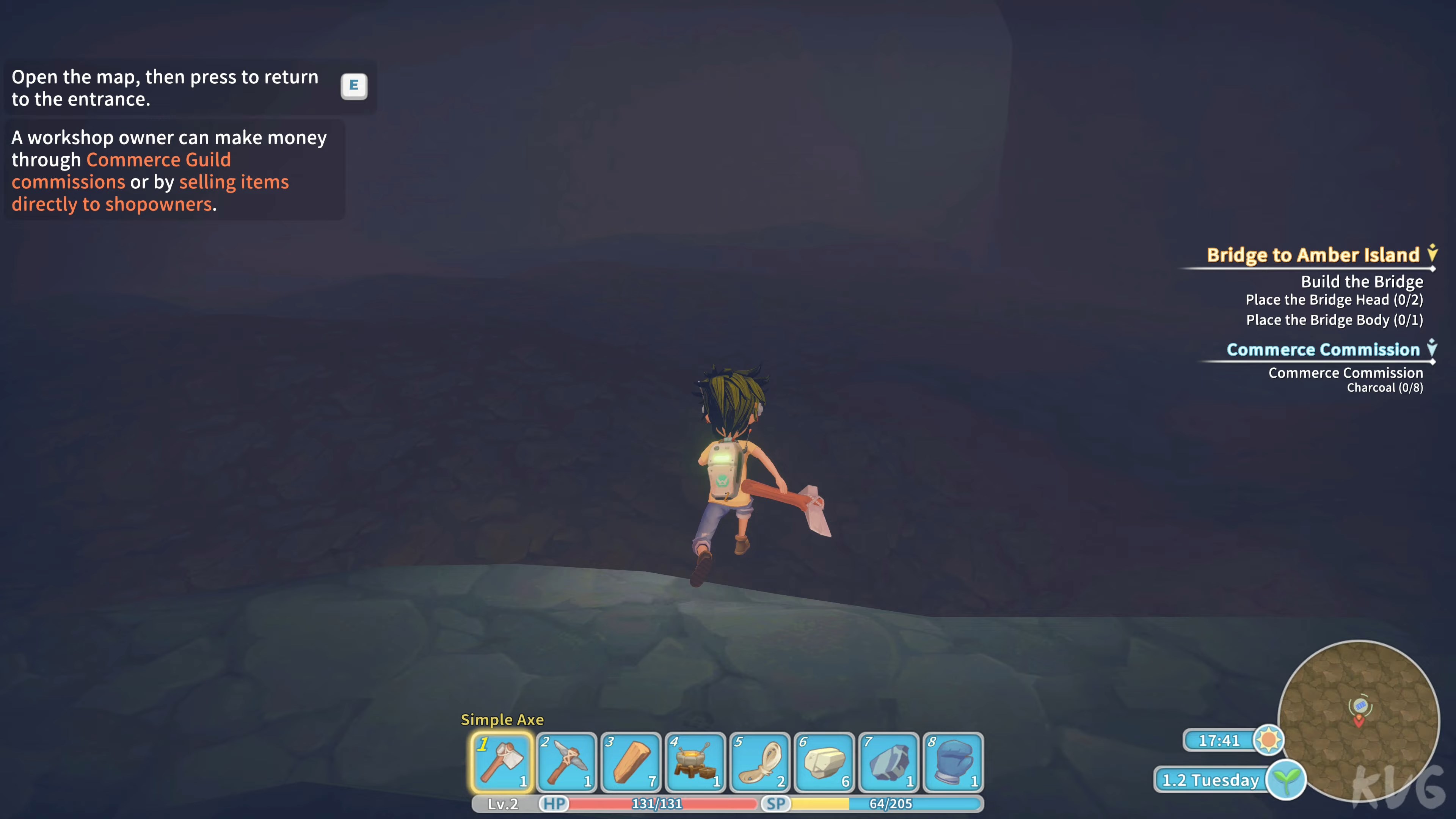The height and width of the screenshot is (819, 1456).
Task: Click the sunny weather icon near the clock
Action: pos(1269,740)
